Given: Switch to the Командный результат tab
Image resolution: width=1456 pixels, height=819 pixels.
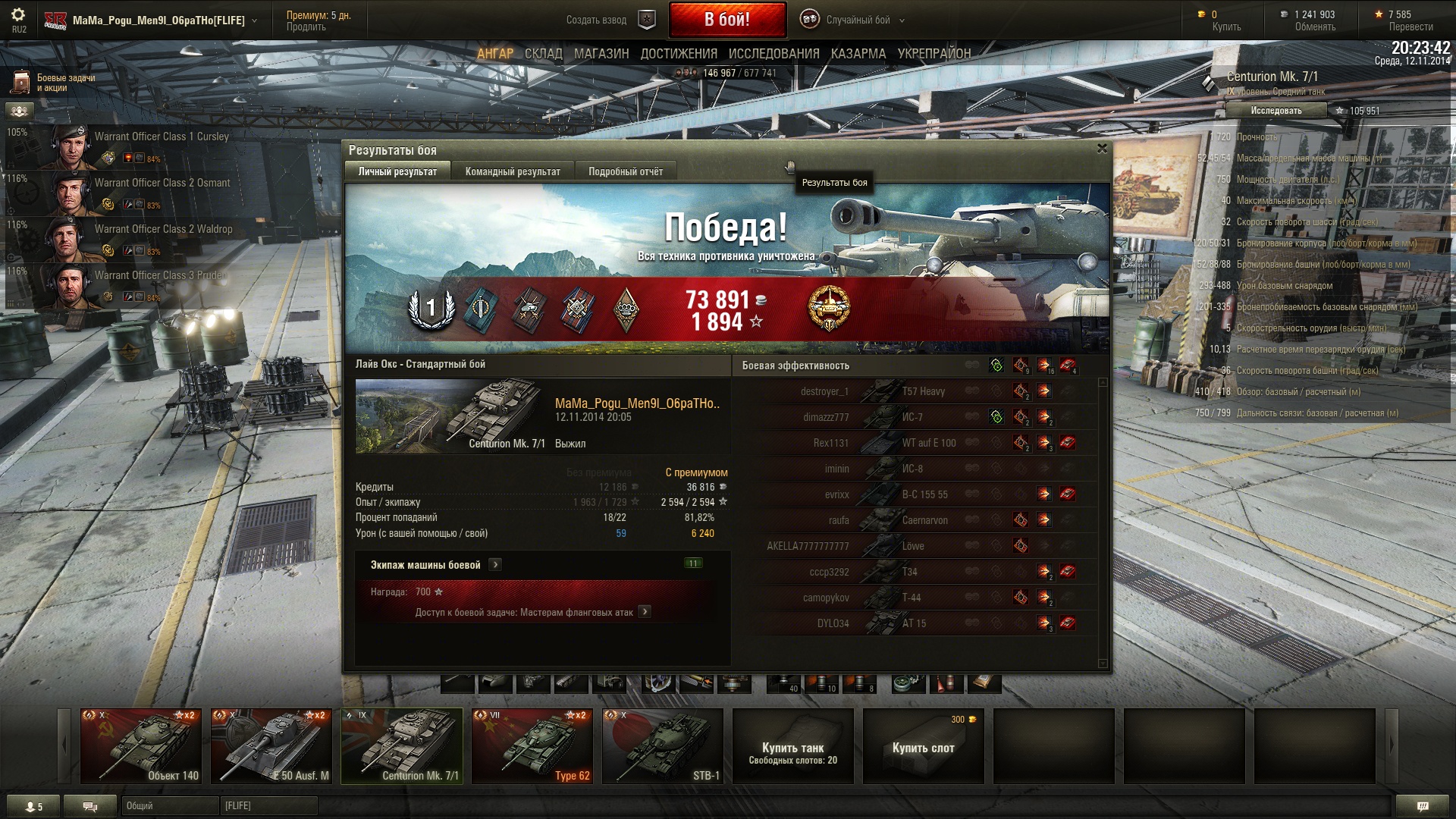Looking at the screenshot, I should click(x=513, y=171).
